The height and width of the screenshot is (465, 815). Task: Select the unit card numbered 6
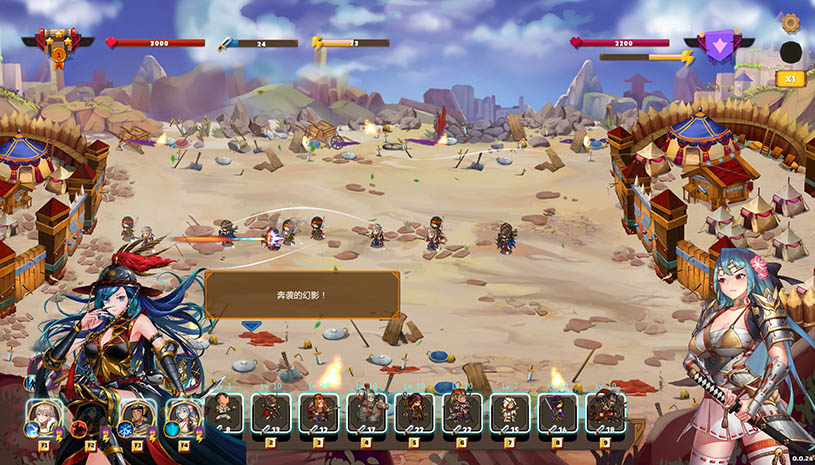461,413
